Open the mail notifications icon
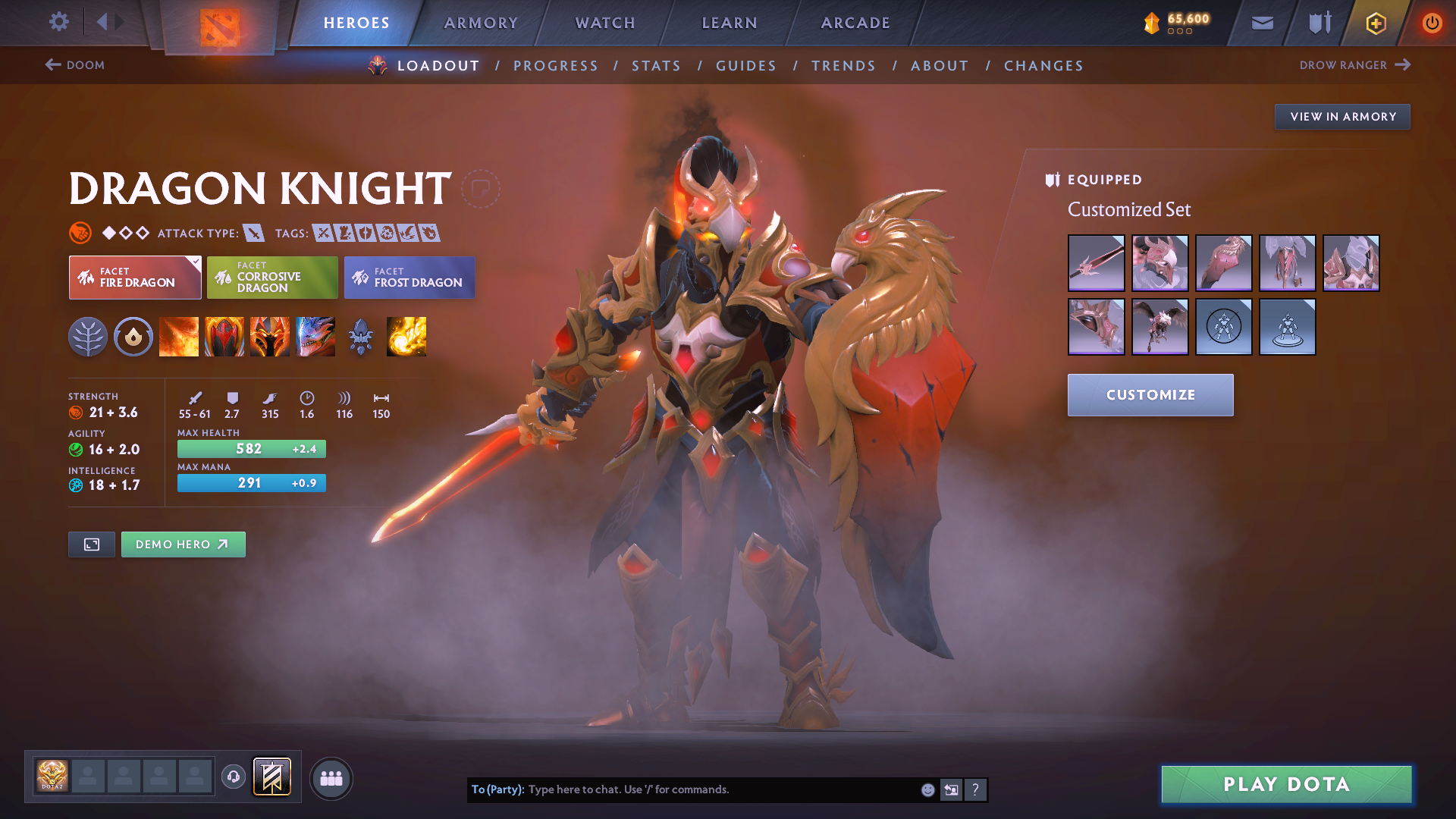The image size is (1456, 819). 1262,23
